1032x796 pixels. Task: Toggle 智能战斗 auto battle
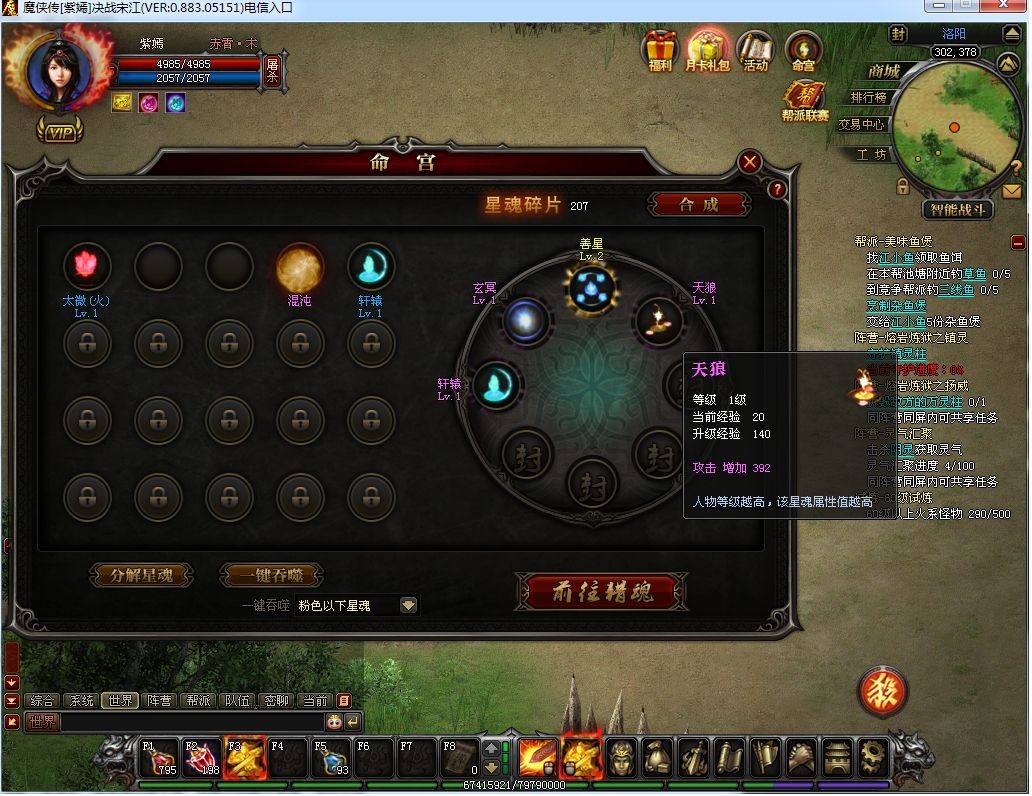957,210
